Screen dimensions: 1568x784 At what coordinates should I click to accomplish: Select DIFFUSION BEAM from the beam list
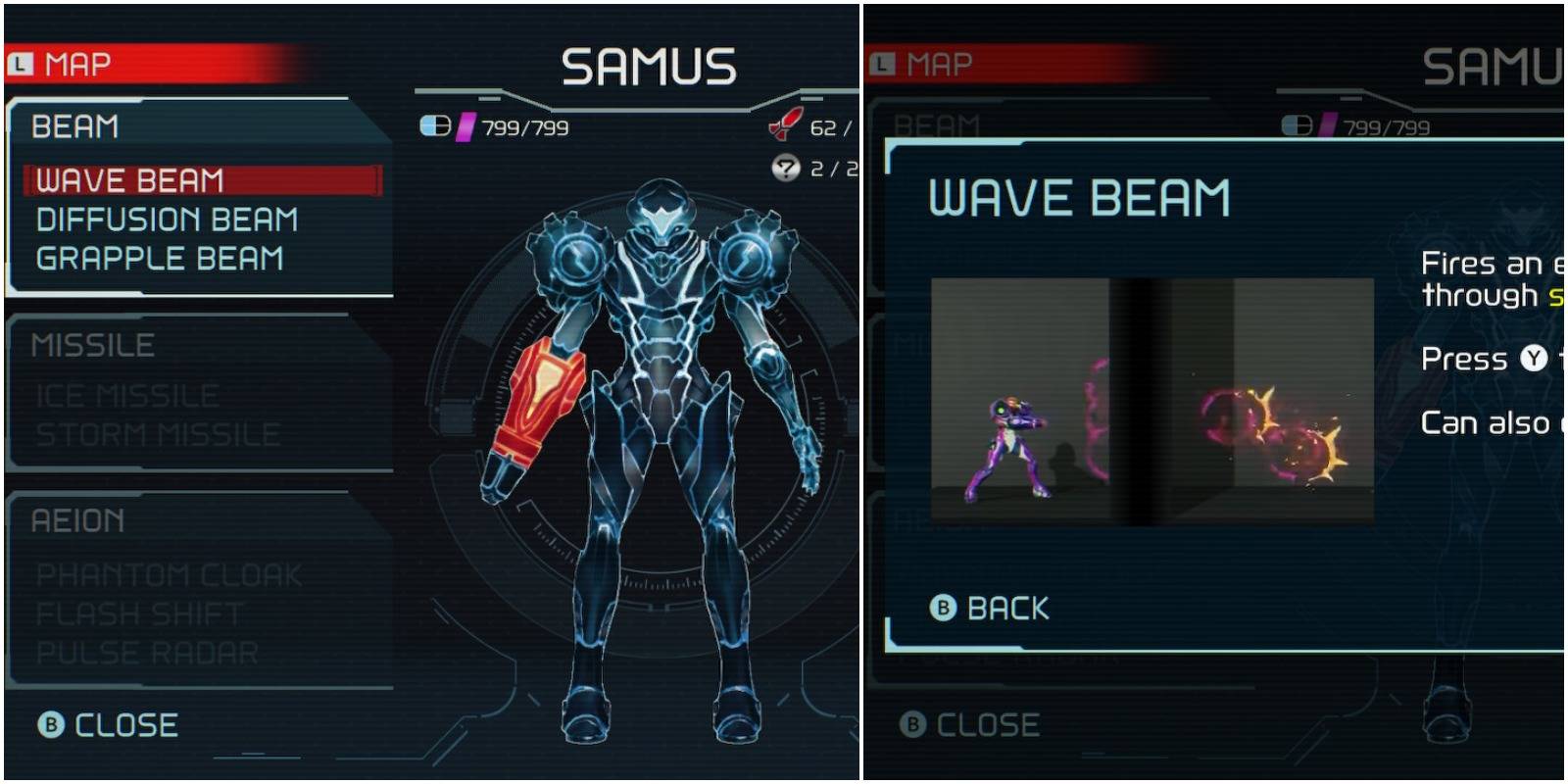[x=169, y=220]
